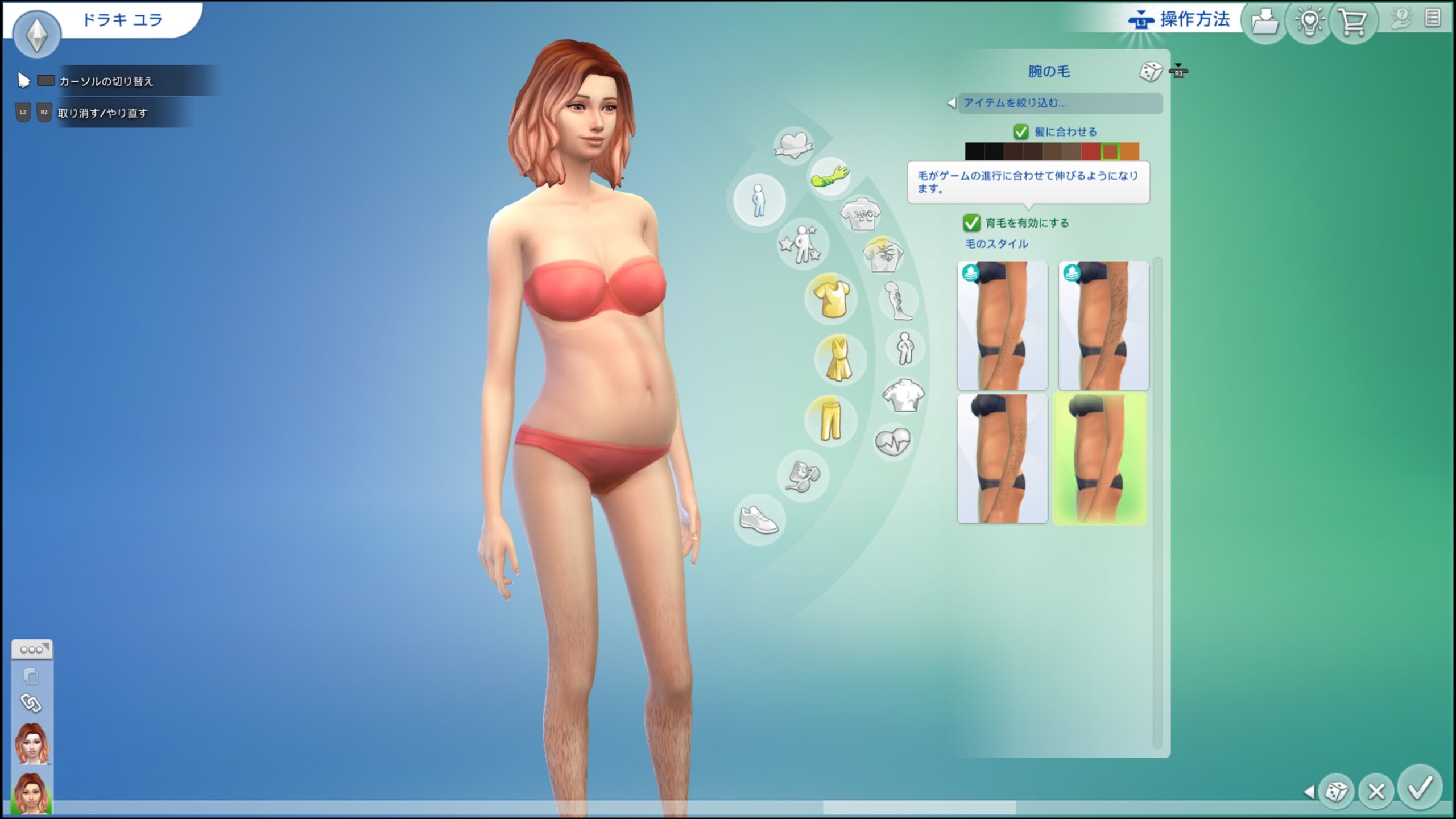Click the plumbob icon beside the Sim's name

37,34
